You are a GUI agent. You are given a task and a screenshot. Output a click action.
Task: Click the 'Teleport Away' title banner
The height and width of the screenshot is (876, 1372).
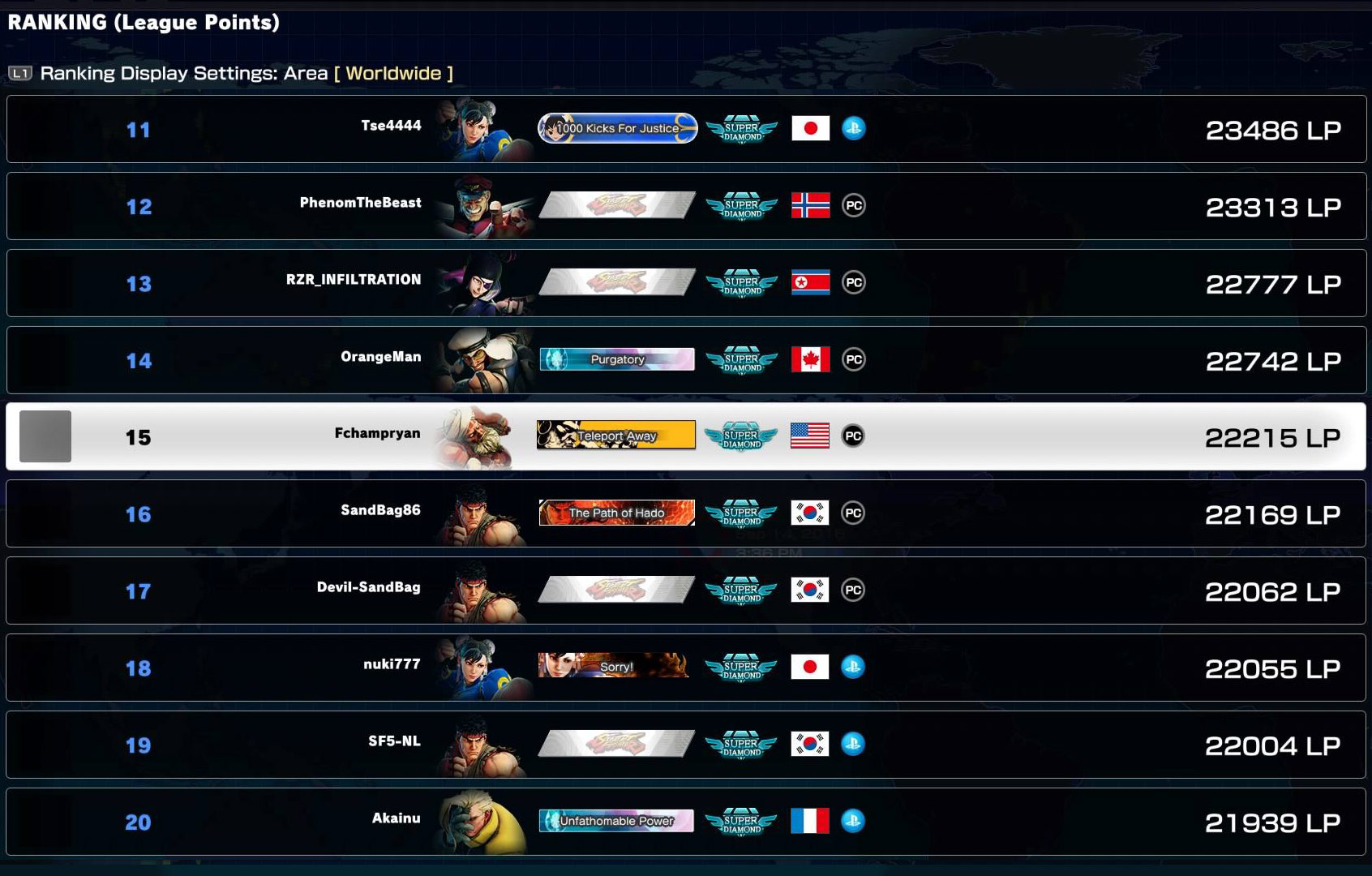617,436
